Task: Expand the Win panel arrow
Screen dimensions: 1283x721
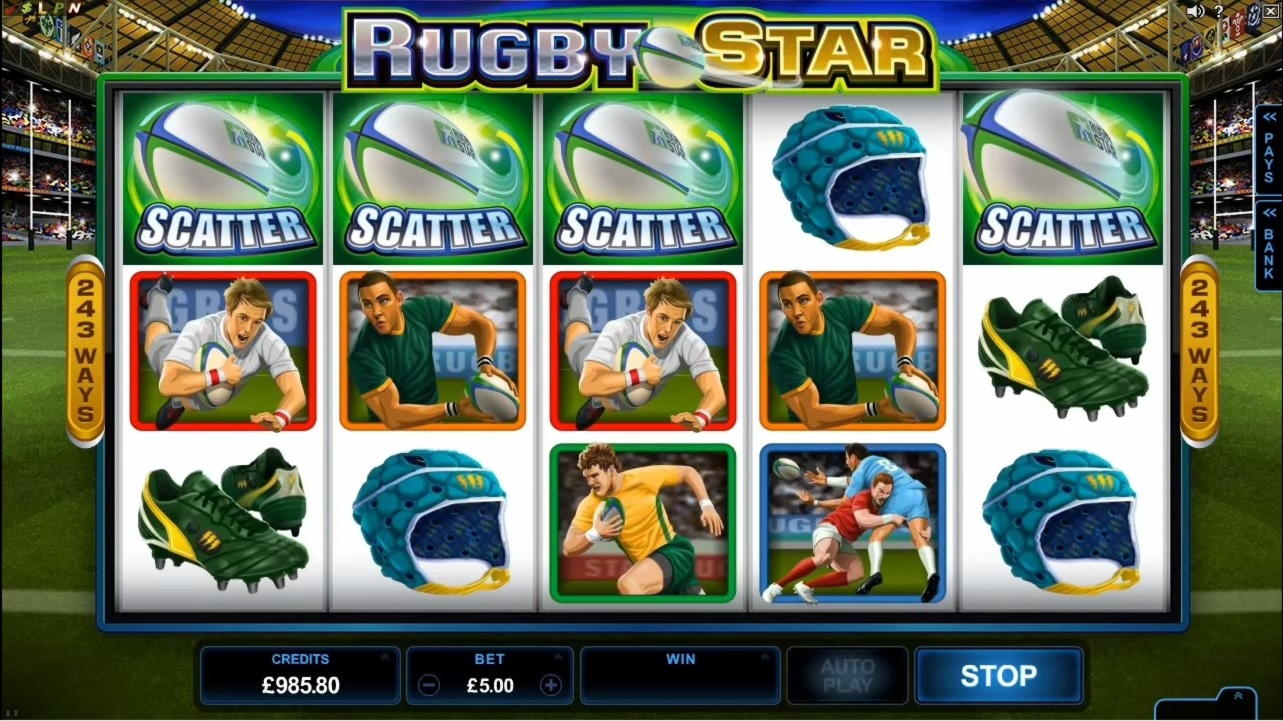Action: [x=764, y=658]
